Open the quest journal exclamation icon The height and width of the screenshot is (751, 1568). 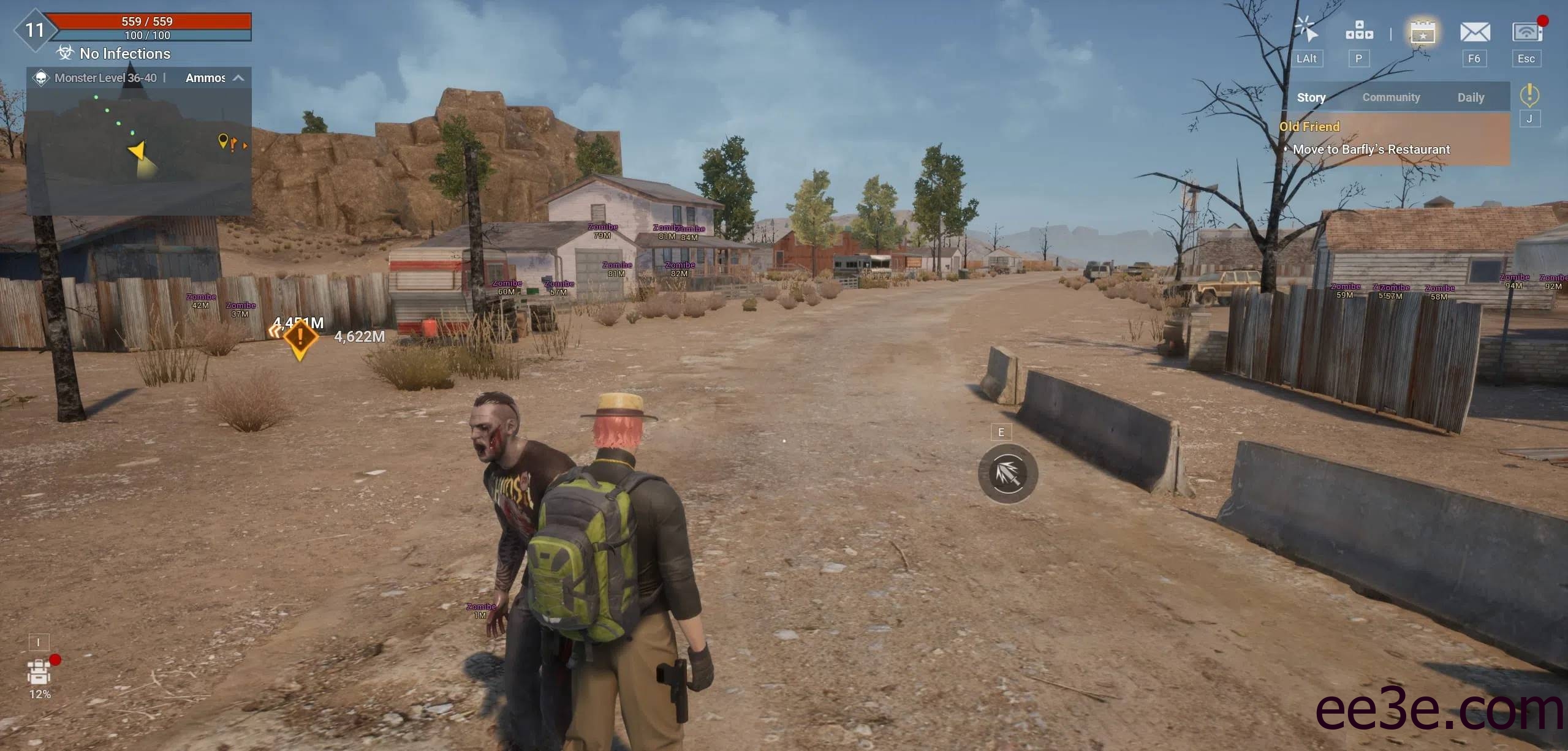point(1529,95)
